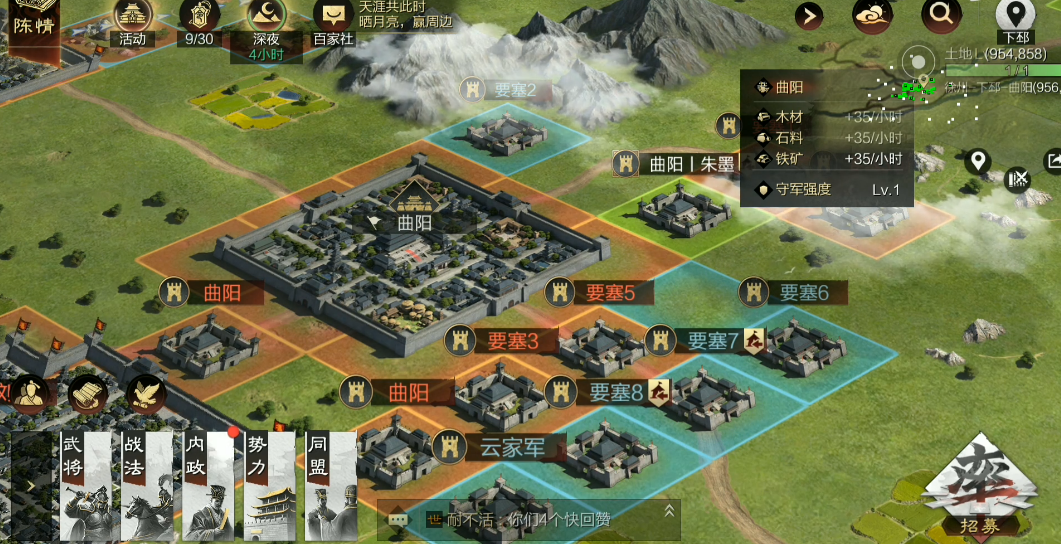The width and height of the screenshot is (1061, 544).
Task: Open the magnifying glass search
Action: [940, 14]
